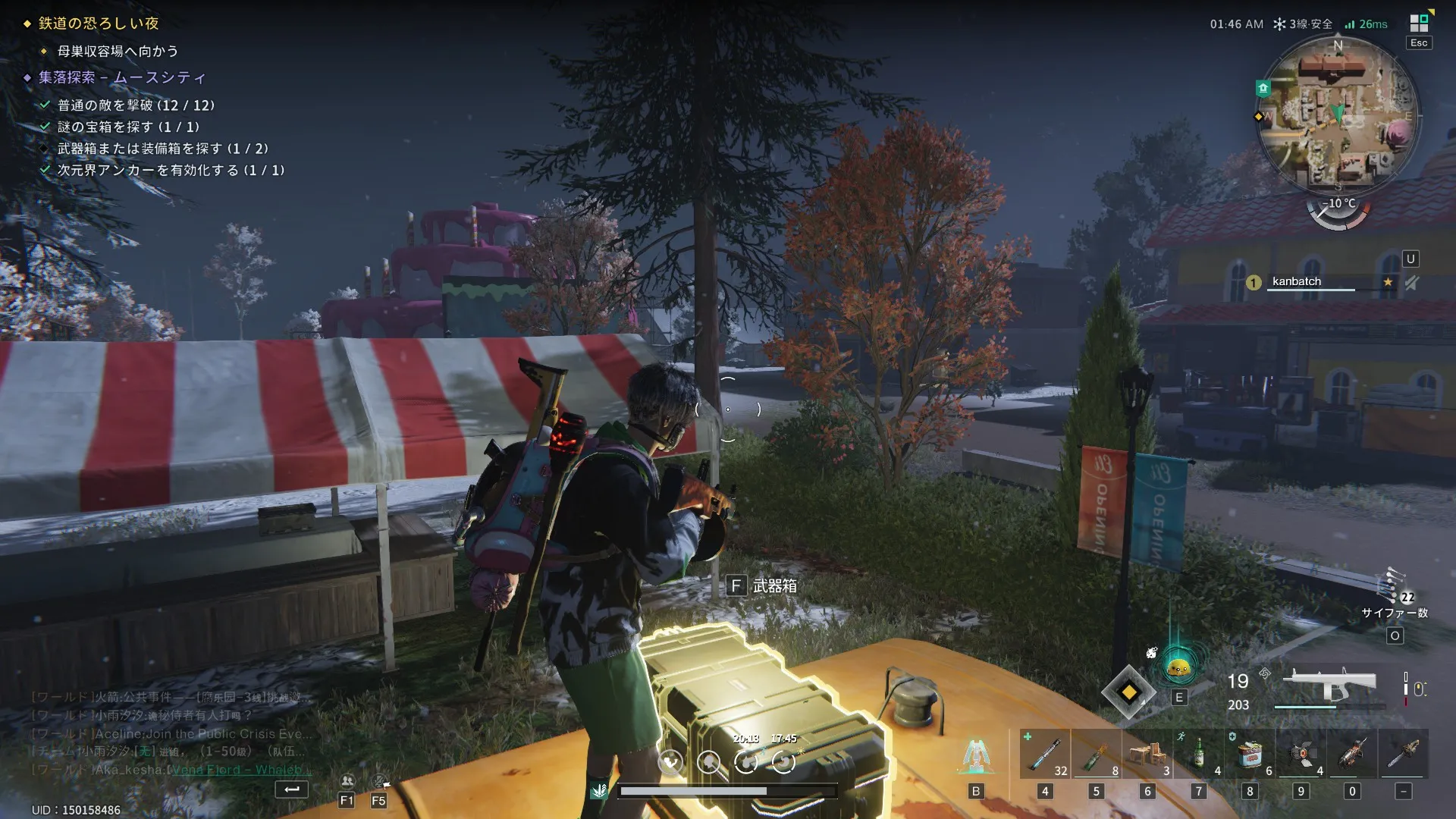Viewport: 1456px width, 819px height.
Task: Open the chat input box button
Action: click(291, 789)
